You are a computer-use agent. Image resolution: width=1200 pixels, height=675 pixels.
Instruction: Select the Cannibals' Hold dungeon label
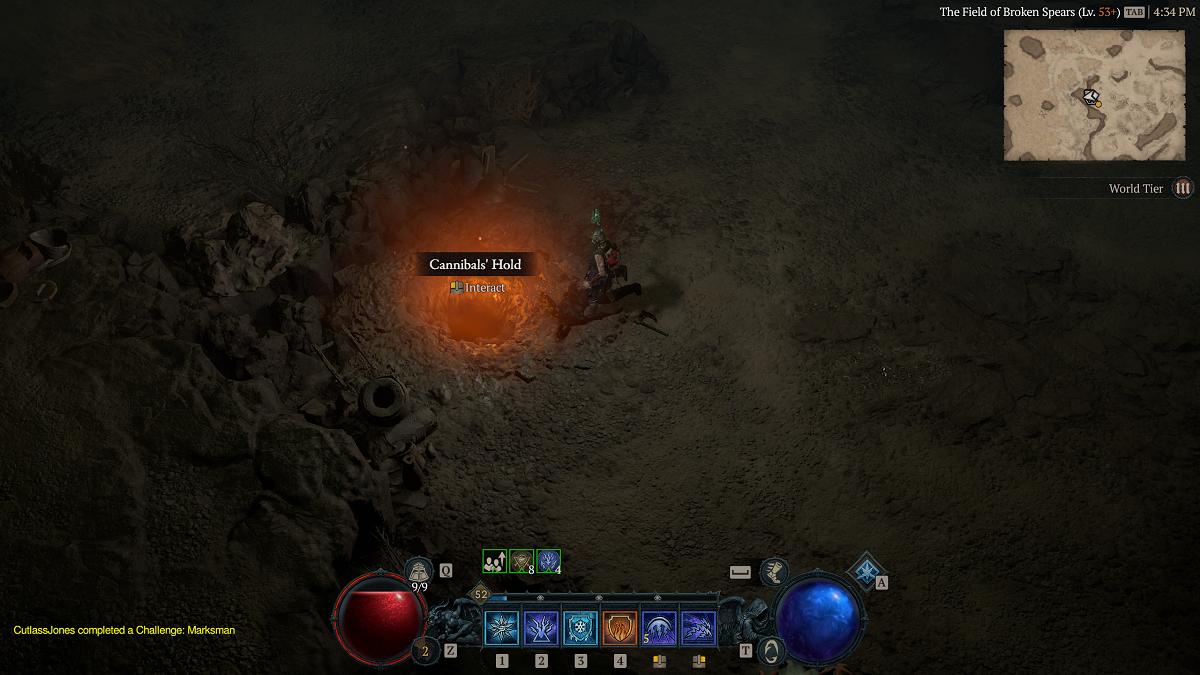click(x=475, y=265)
